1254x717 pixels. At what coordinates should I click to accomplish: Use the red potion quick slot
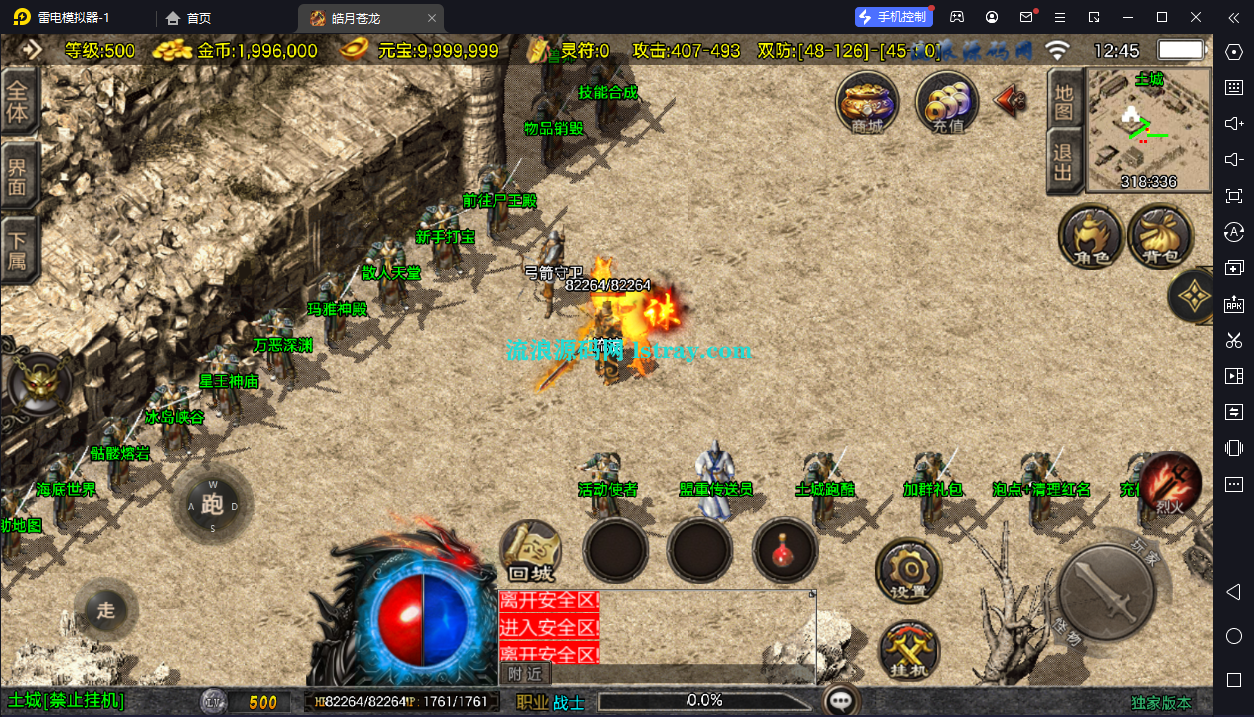pos(784,550)
